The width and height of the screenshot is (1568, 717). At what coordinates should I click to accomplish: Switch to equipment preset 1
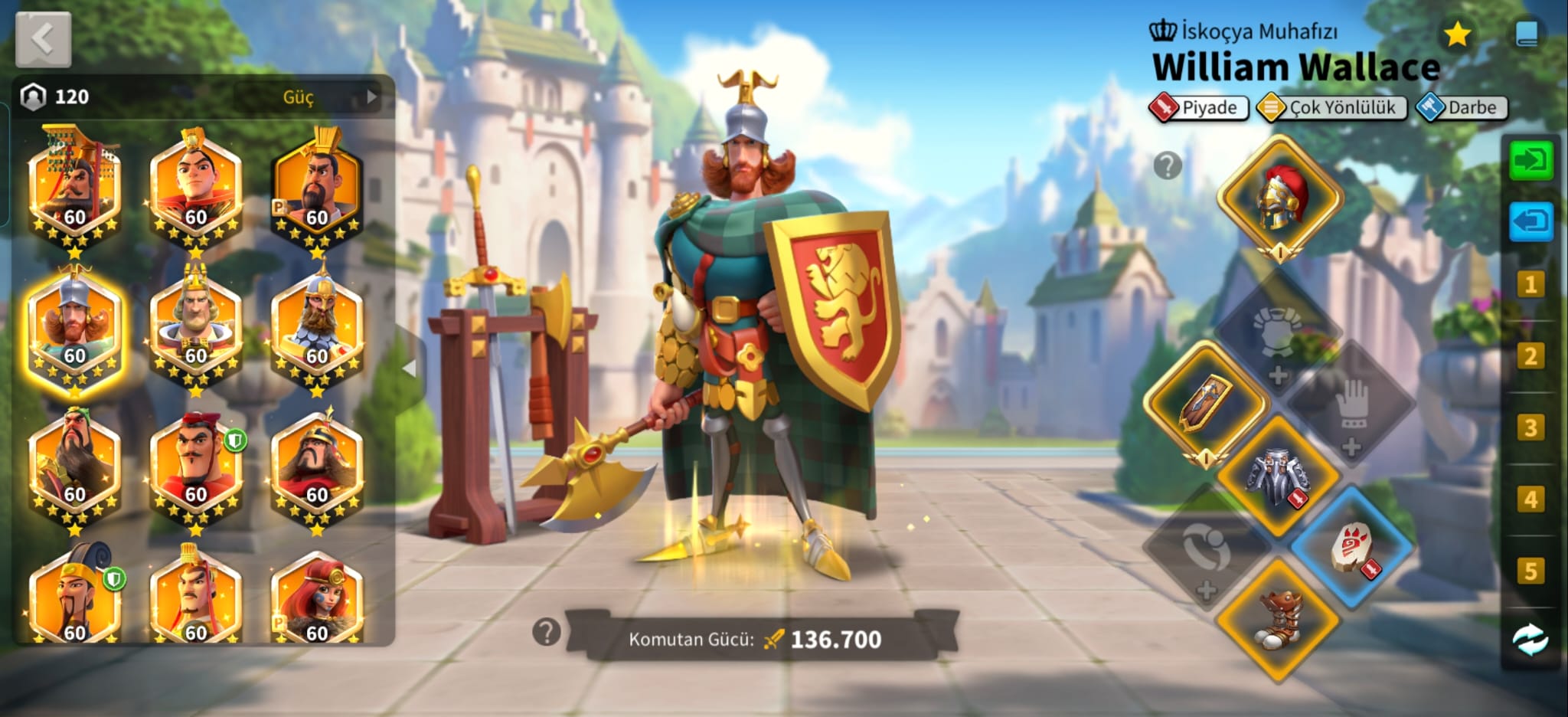(1530, 285)
